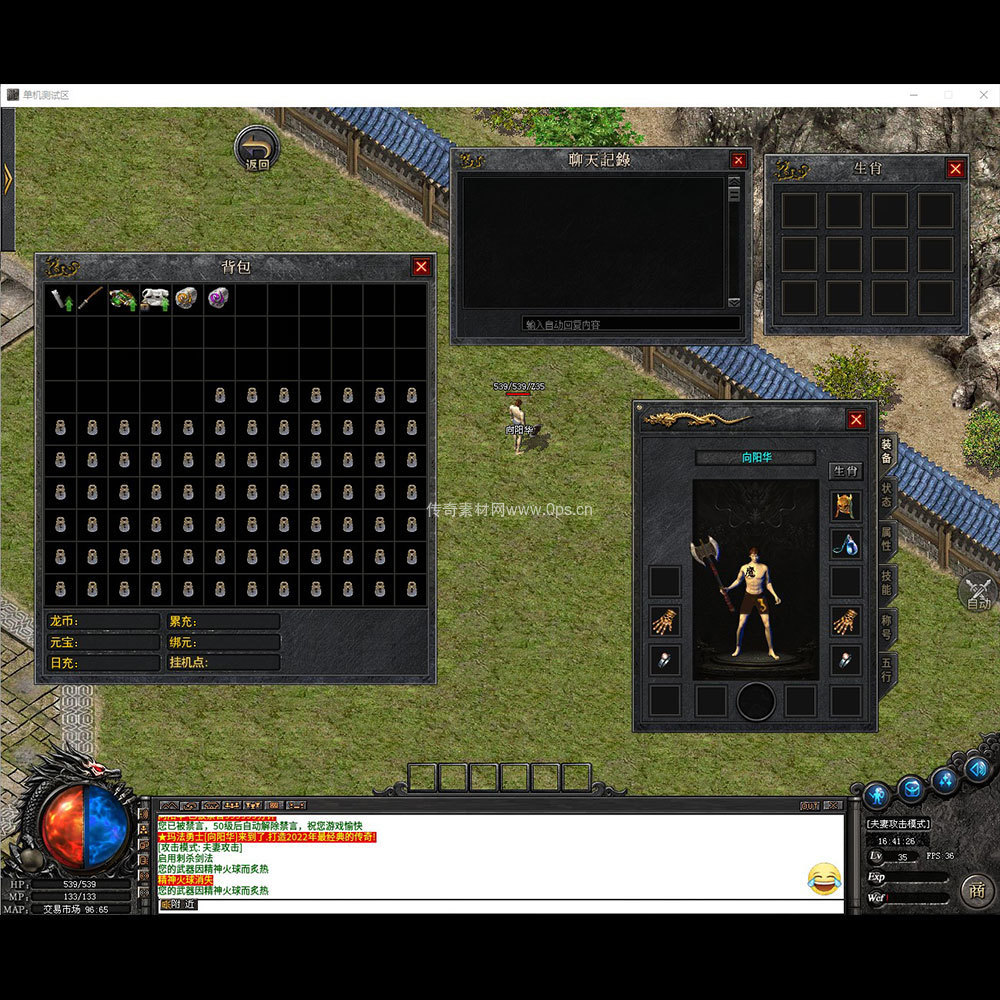This screenshot has width=1000, height=1000.
Task: Close the 聊天記錄 chat log window
Action: tap(738, 160)
